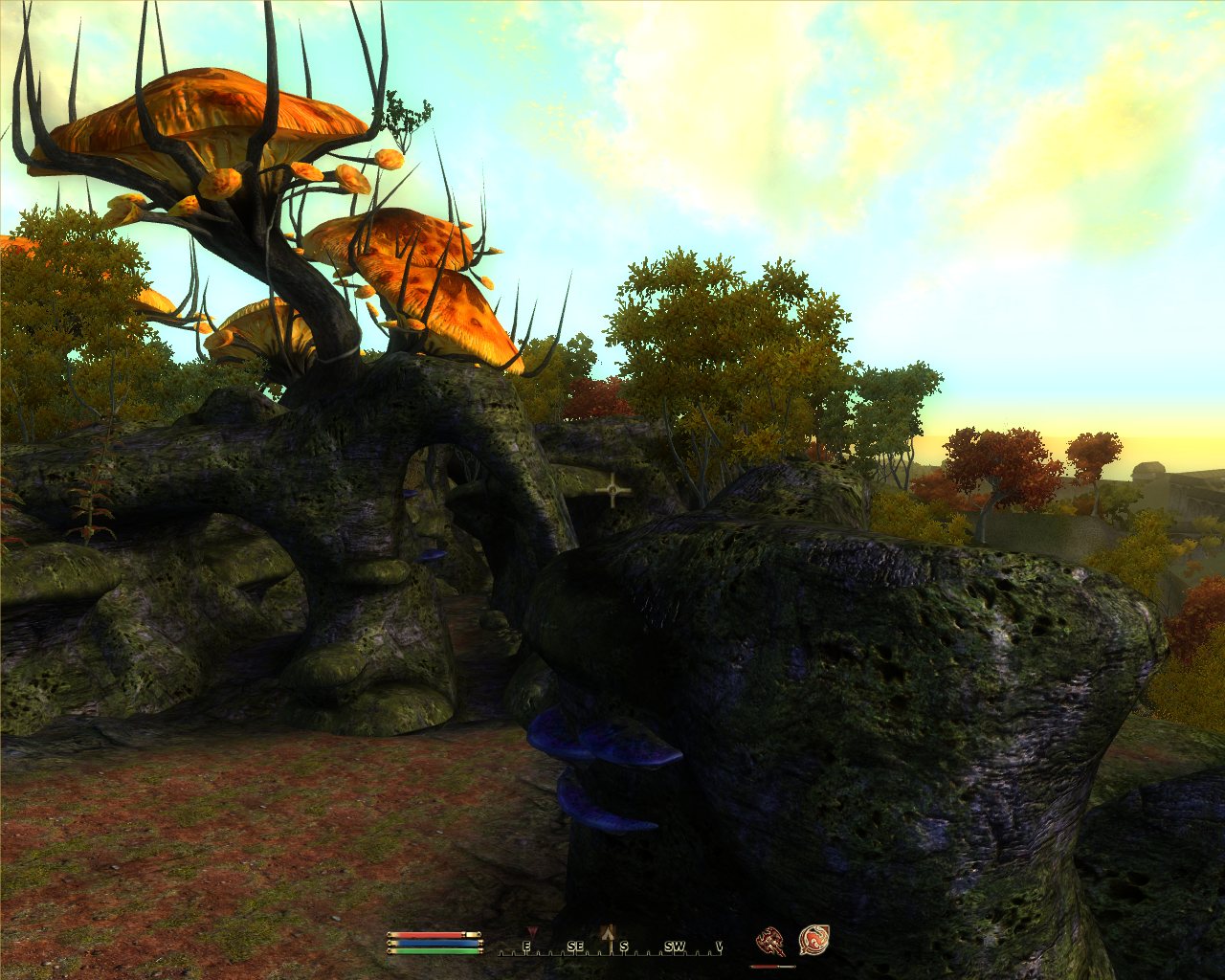Select the red quest marker on compass
Viewport: 1225px width, 980px height.
click(533, 931)
